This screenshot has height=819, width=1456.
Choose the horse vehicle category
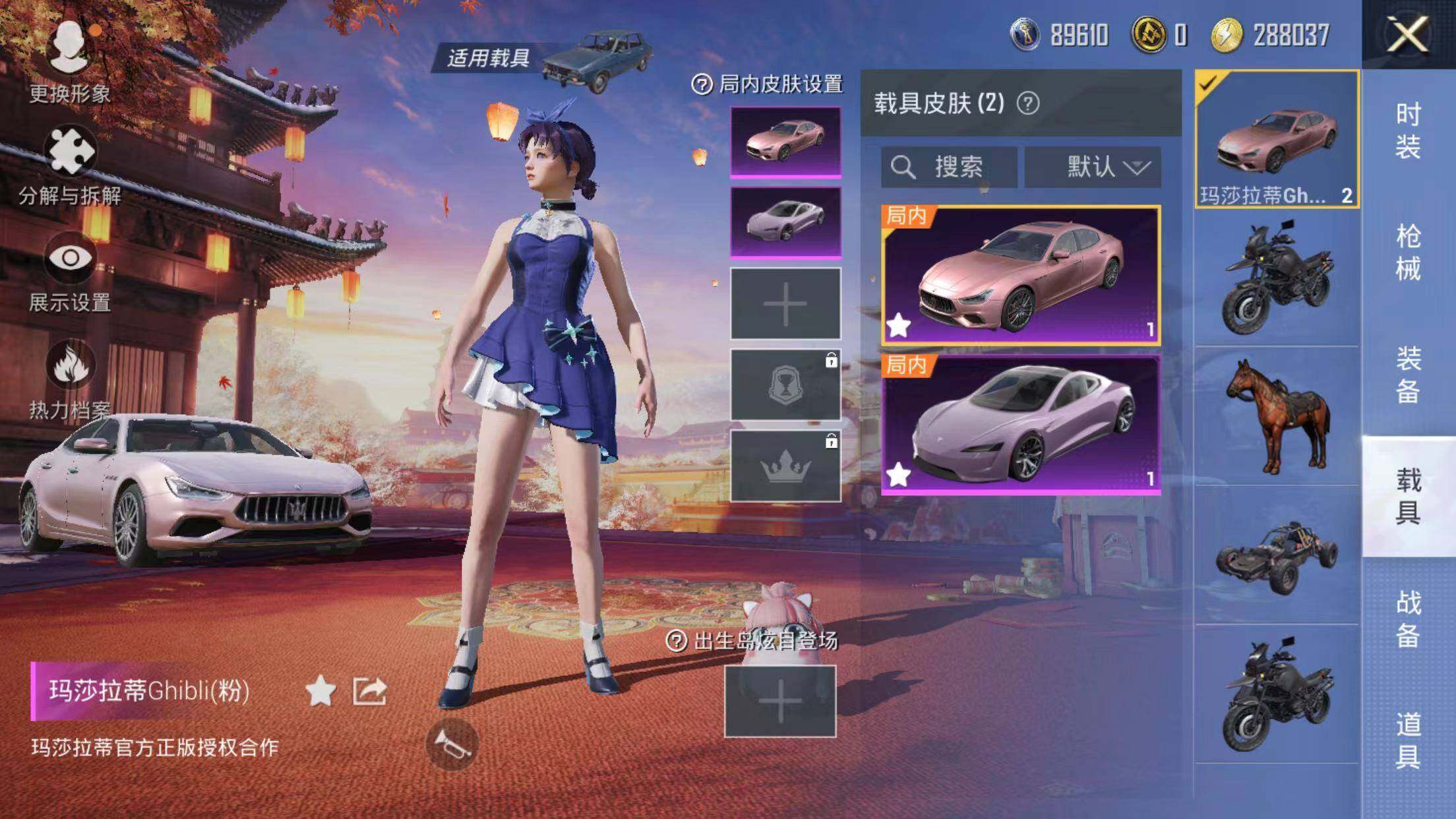[1277, 417]
